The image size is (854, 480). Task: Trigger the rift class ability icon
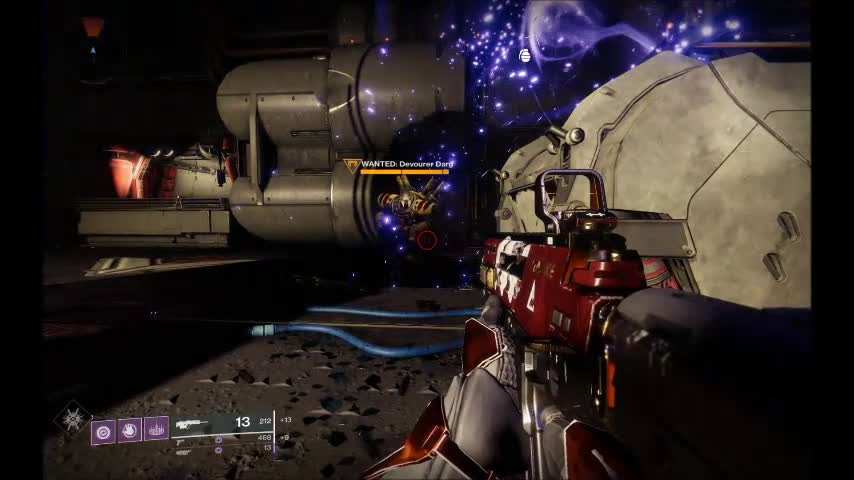pyautogui.click(x=156, y=429)
